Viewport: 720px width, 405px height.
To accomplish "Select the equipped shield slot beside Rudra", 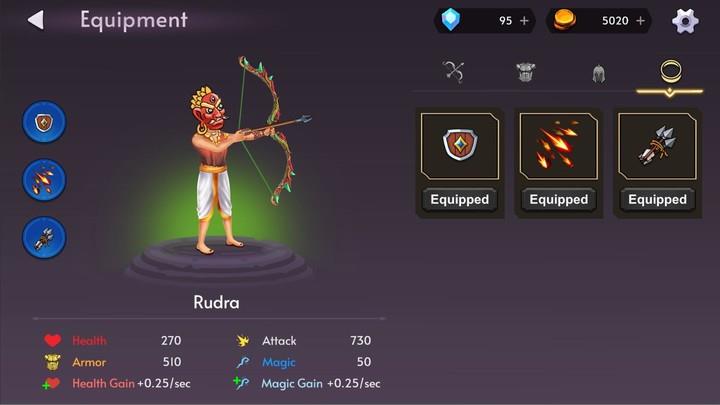I will [x=44, y=122].
